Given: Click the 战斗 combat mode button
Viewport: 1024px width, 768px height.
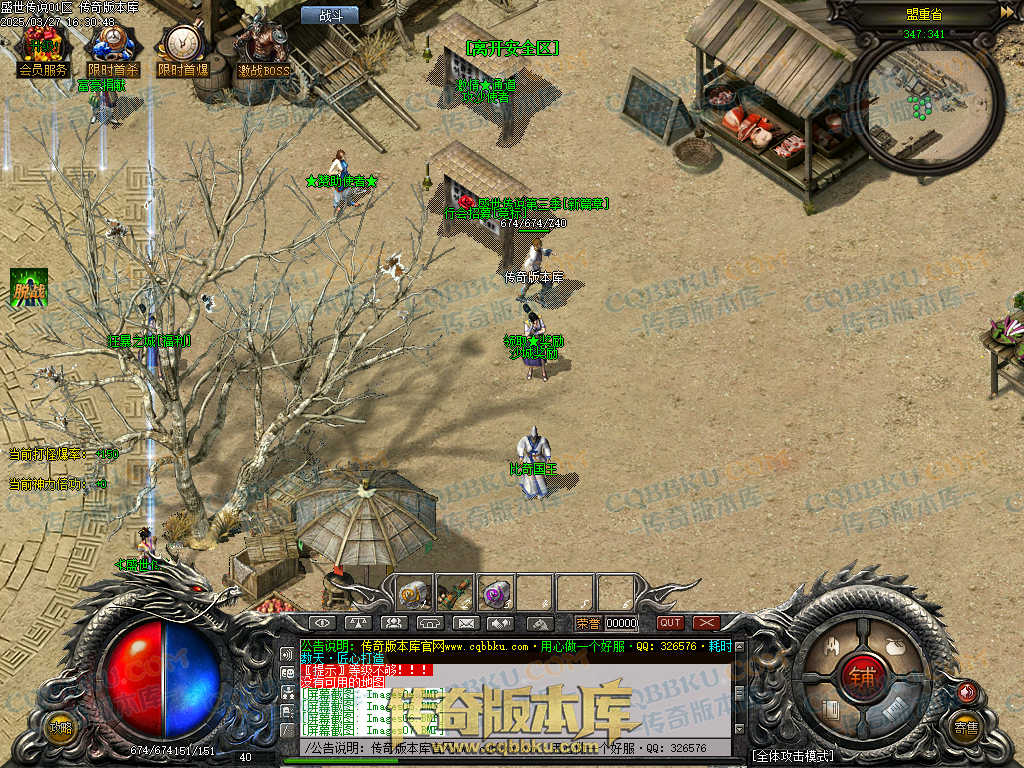Looking at the screenshot, I should 330,15.
